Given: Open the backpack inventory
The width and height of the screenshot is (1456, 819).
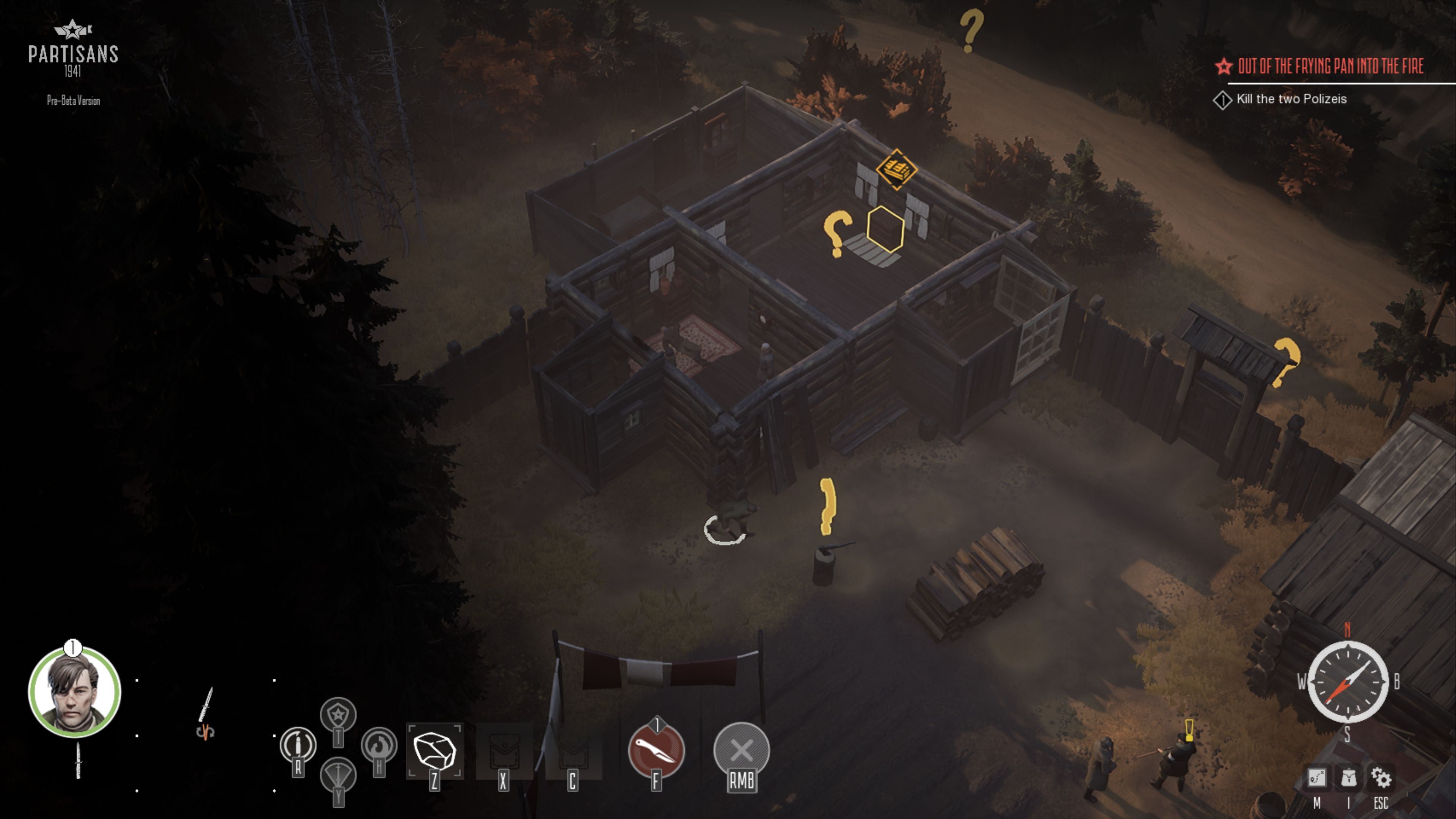Looking at the screenshot, I should 1349,779.
